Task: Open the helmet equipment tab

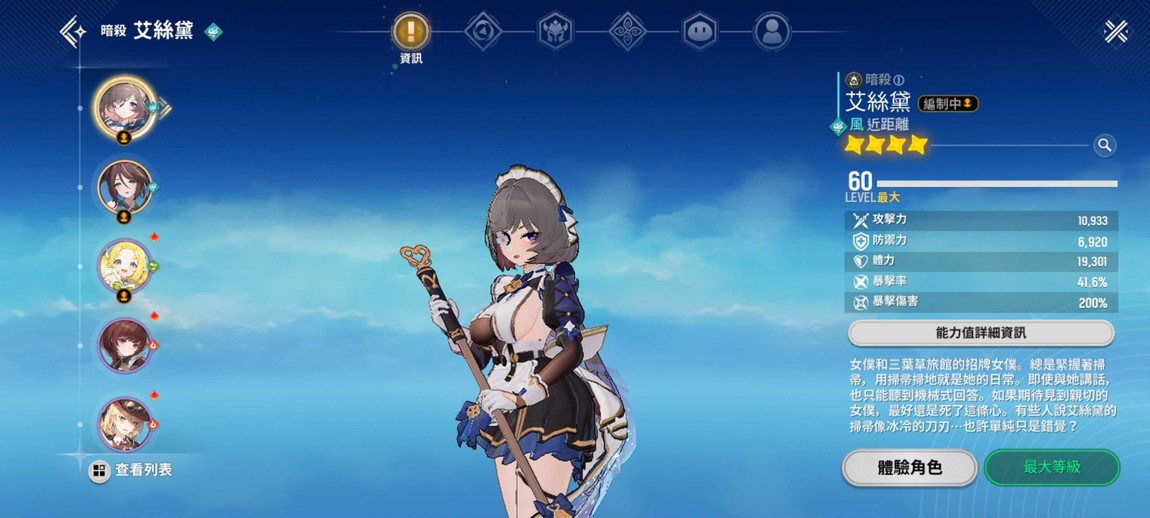Action: pos(556,31)
